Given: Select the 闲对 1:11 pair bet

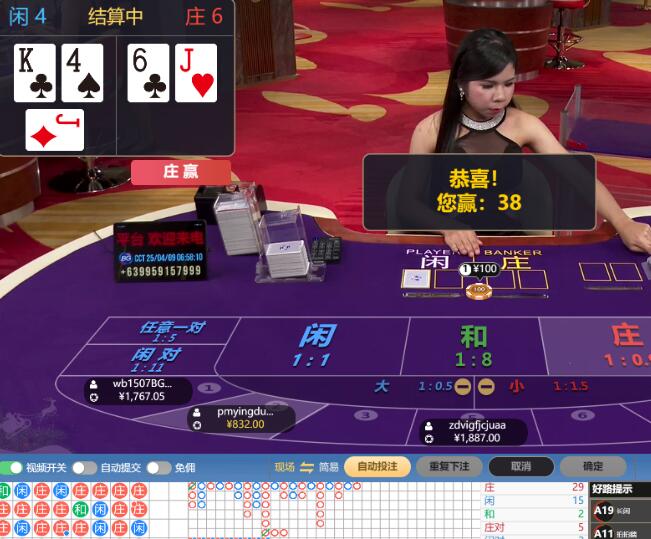Looking at the screenshot, I should point(157,359).
